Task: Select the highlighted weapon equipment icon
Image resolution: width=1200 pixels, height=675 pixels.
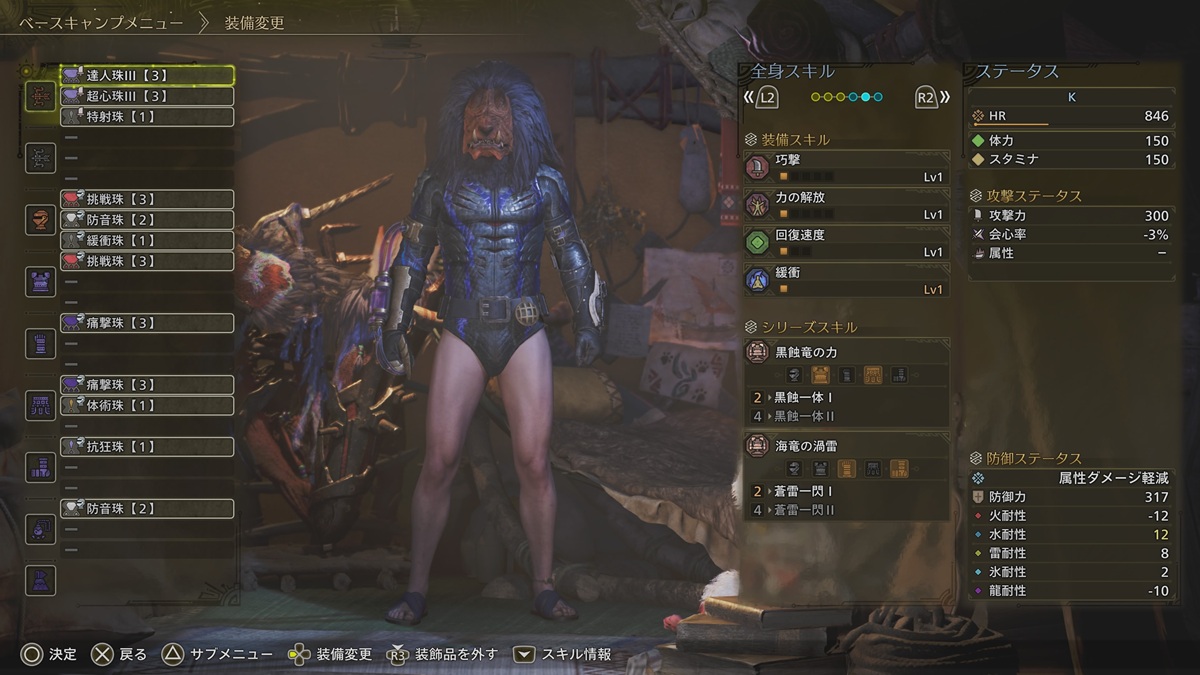Action: coord(40,96)
